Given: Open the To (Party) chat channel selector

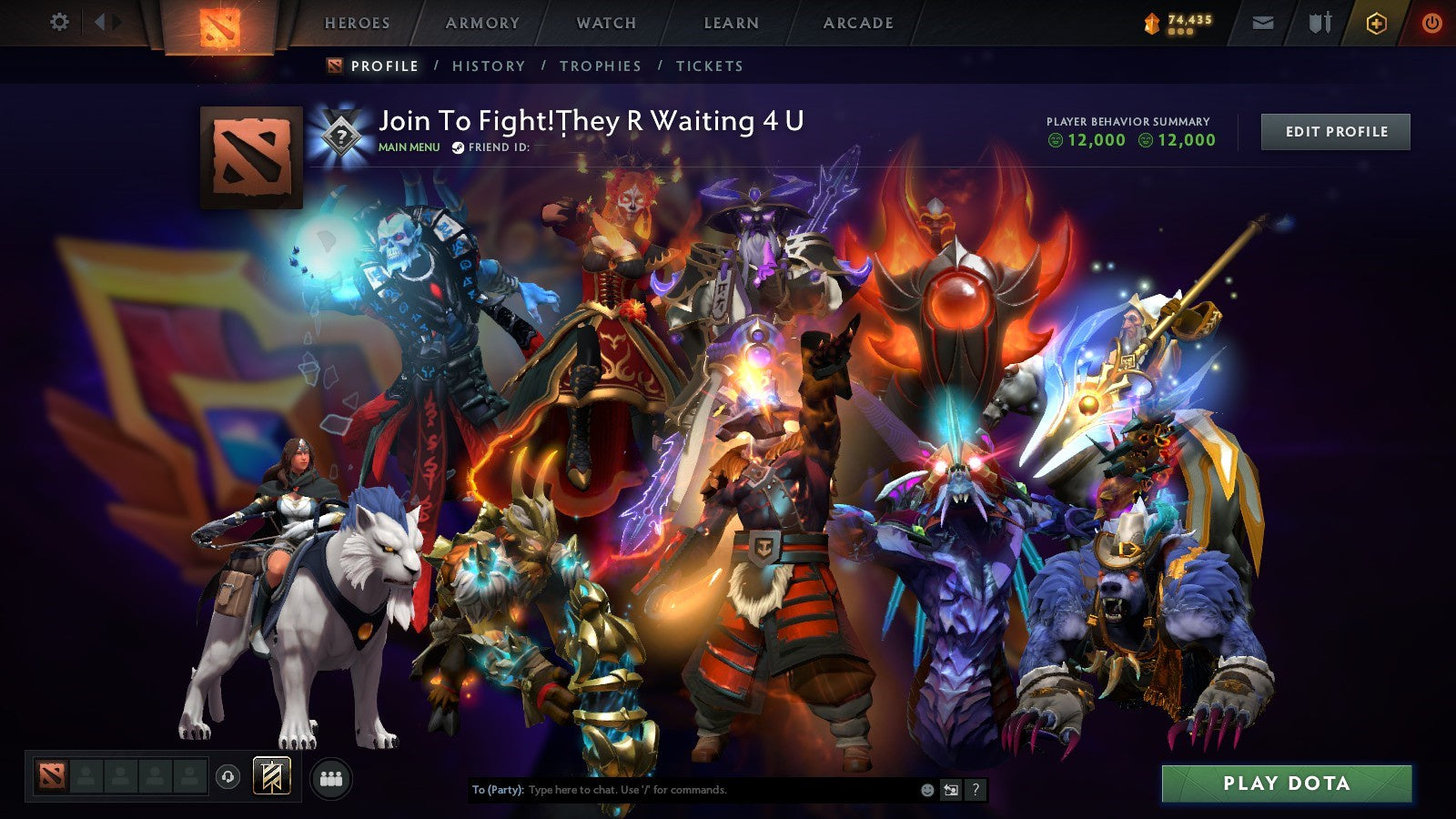Looking at the screenshot, I should coord(497,791).
